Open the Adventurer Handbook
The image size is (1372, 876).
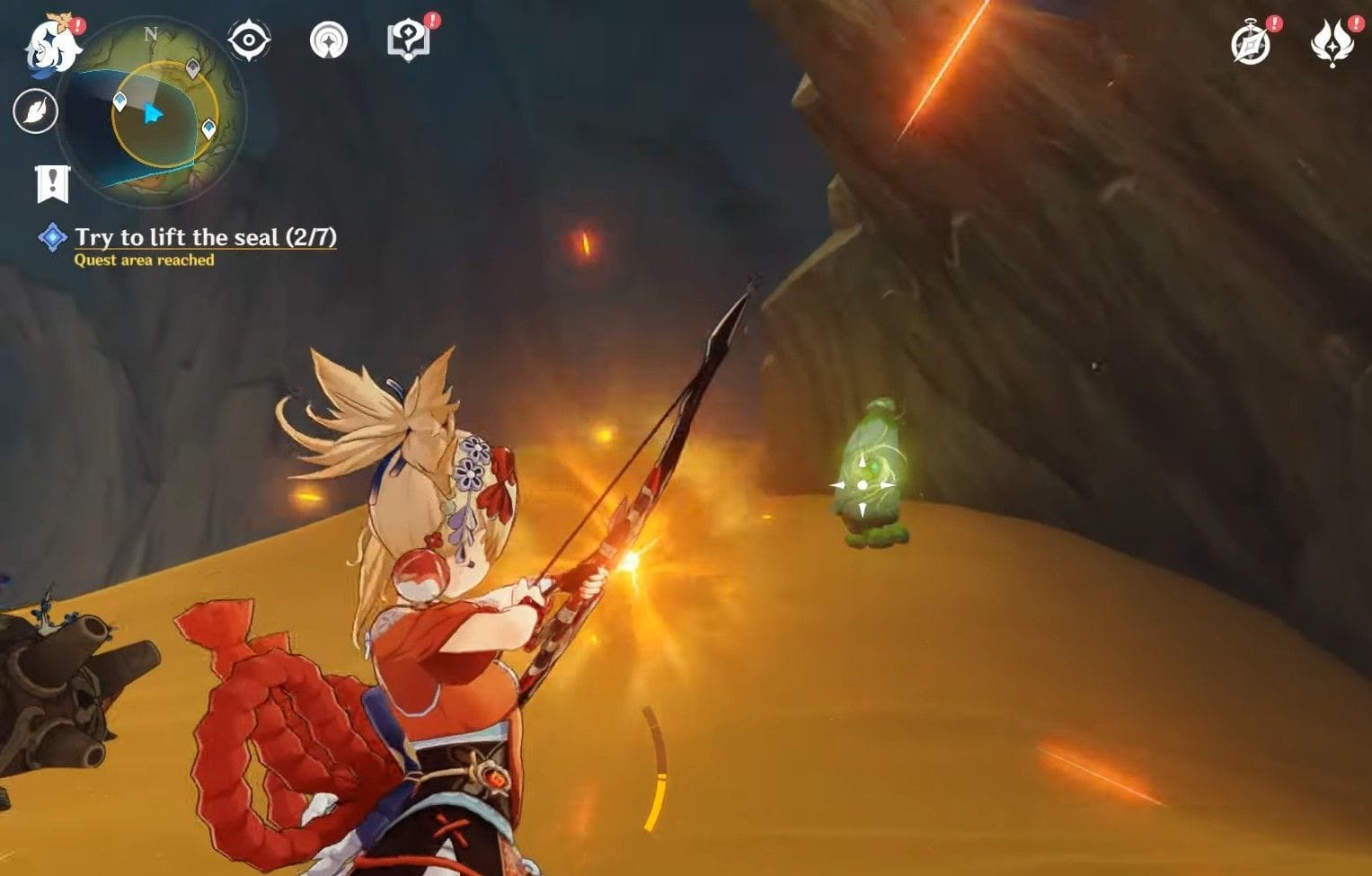tap(409, 40)
